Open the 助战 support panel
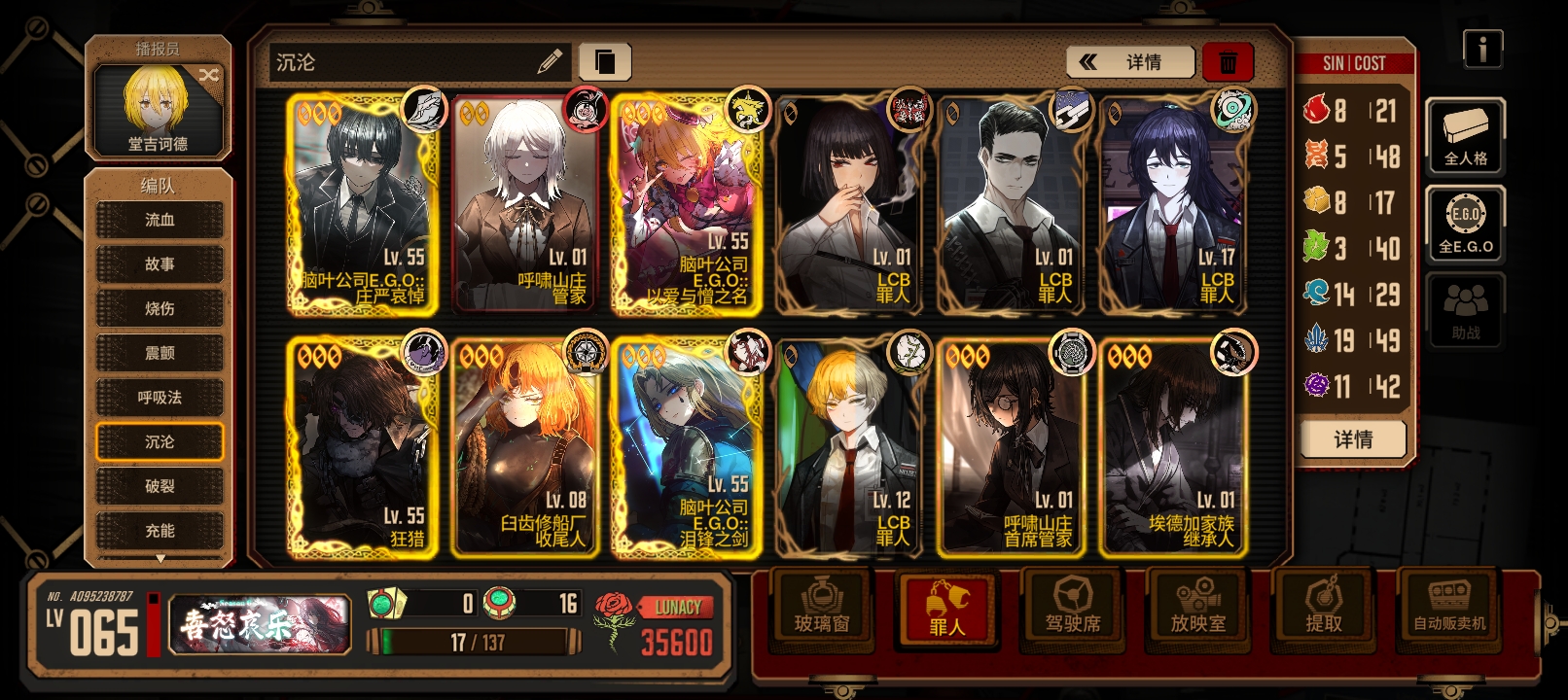This screenshot has width=1568, height=700. (x=1466, y=309)
